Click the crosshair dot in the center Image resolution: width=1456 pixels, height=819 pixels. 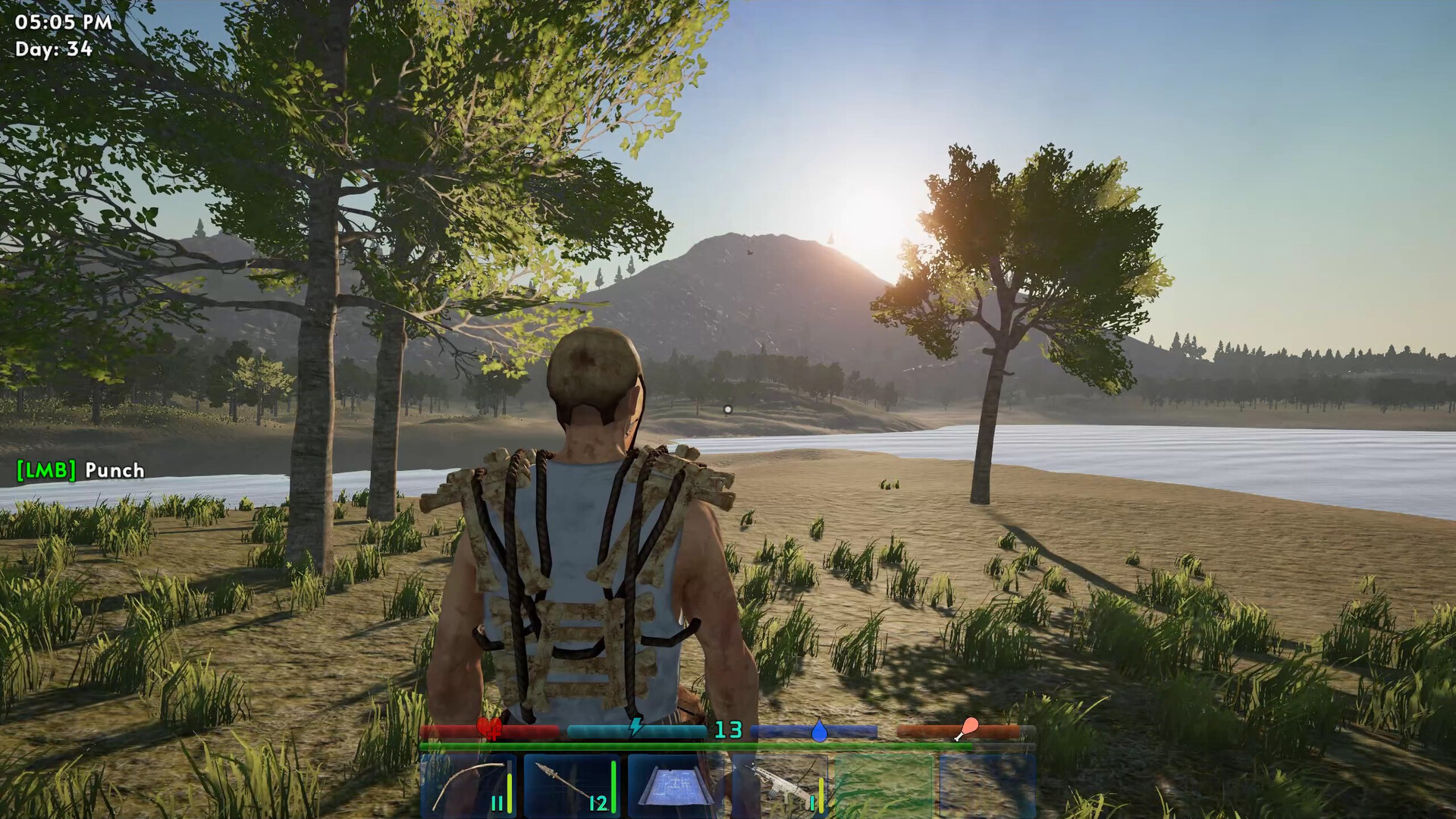[x=727, y=409]
